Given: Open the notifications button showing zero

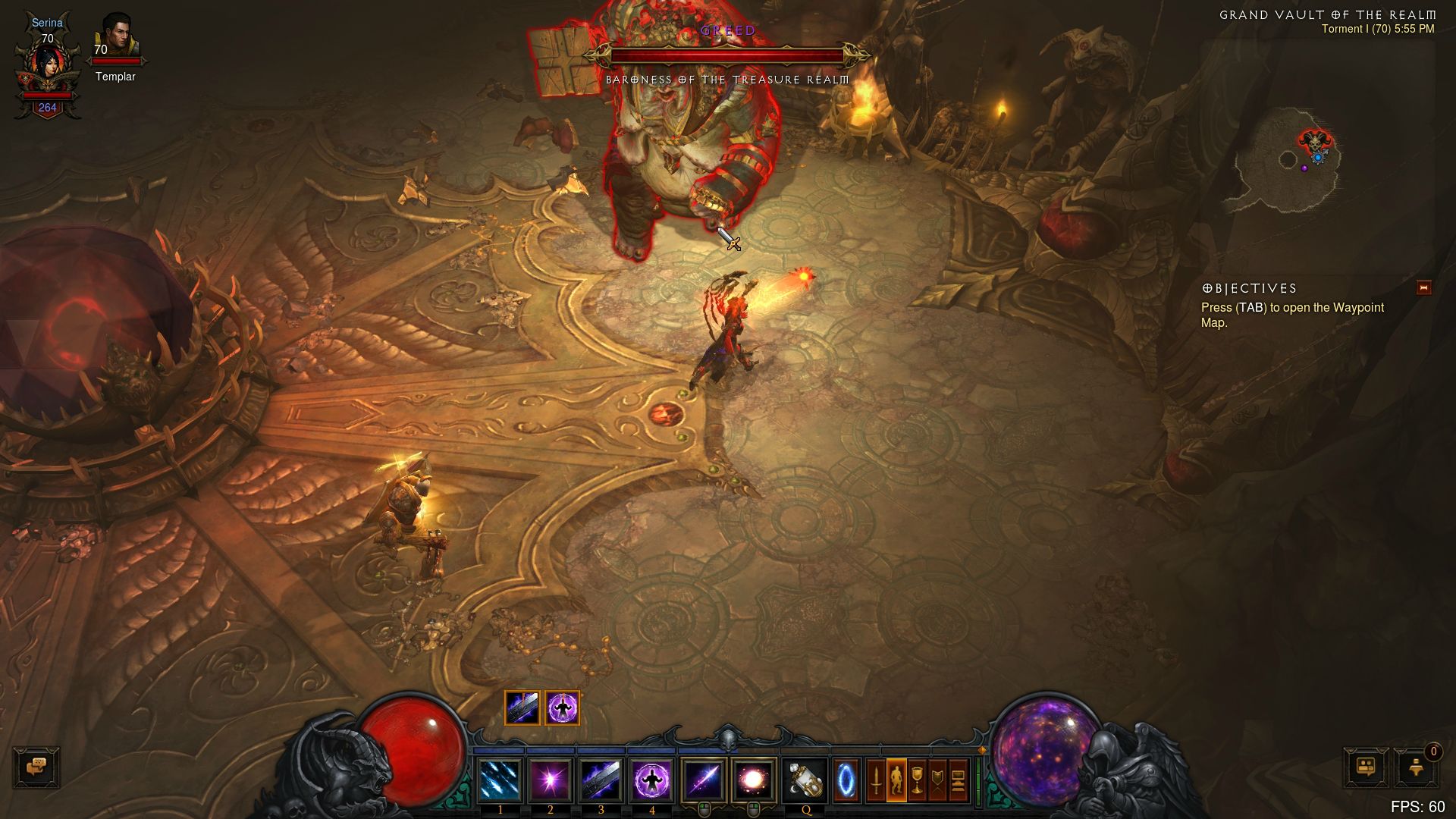Looking at the screenshot, I should [x=1417, y=767].
